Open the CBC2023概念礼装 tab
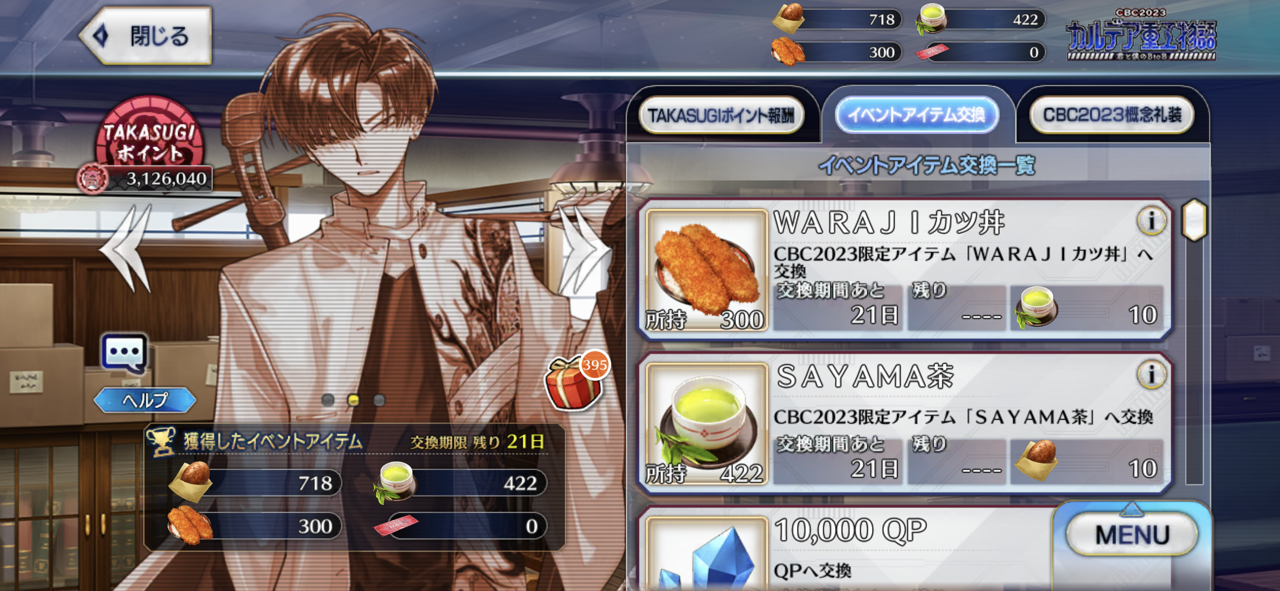Screen dimensions: 1280x591 coord(1111,116)
